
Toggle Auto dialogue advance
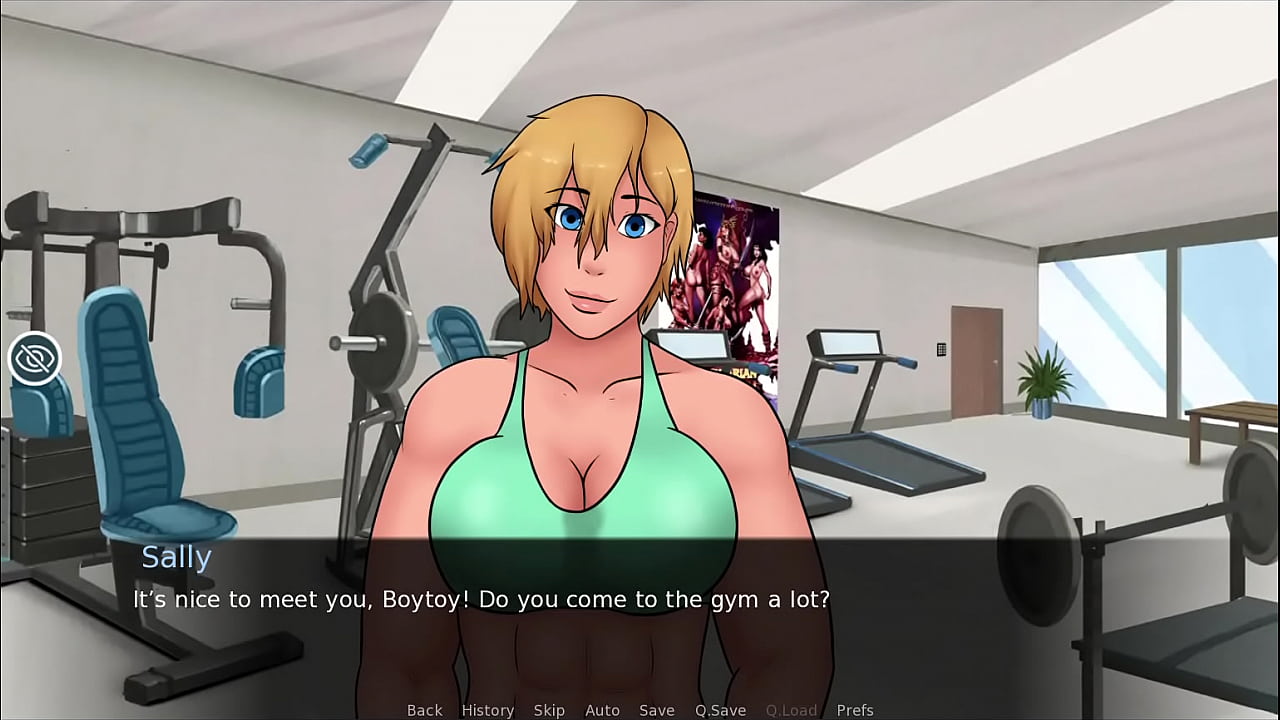pyautogui.click(x=602, y=710)
